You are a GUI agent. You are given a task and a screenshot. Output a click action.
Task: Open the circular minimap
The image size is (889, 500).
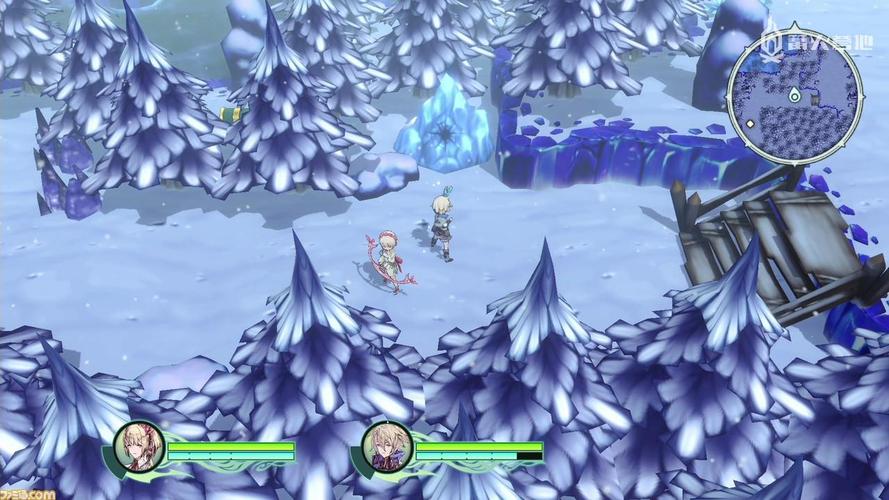[793, 99]
